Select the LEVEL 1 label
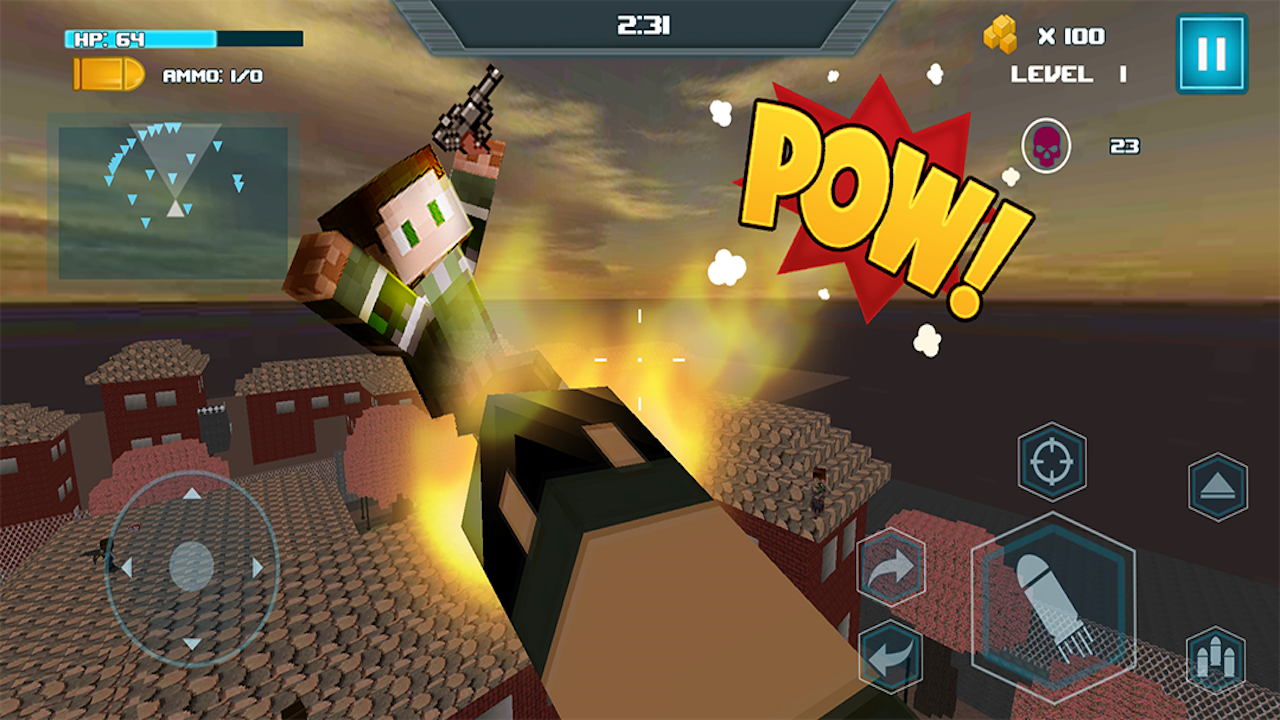The height and width of the screenshot is (720, 1280). [1072, 72]
